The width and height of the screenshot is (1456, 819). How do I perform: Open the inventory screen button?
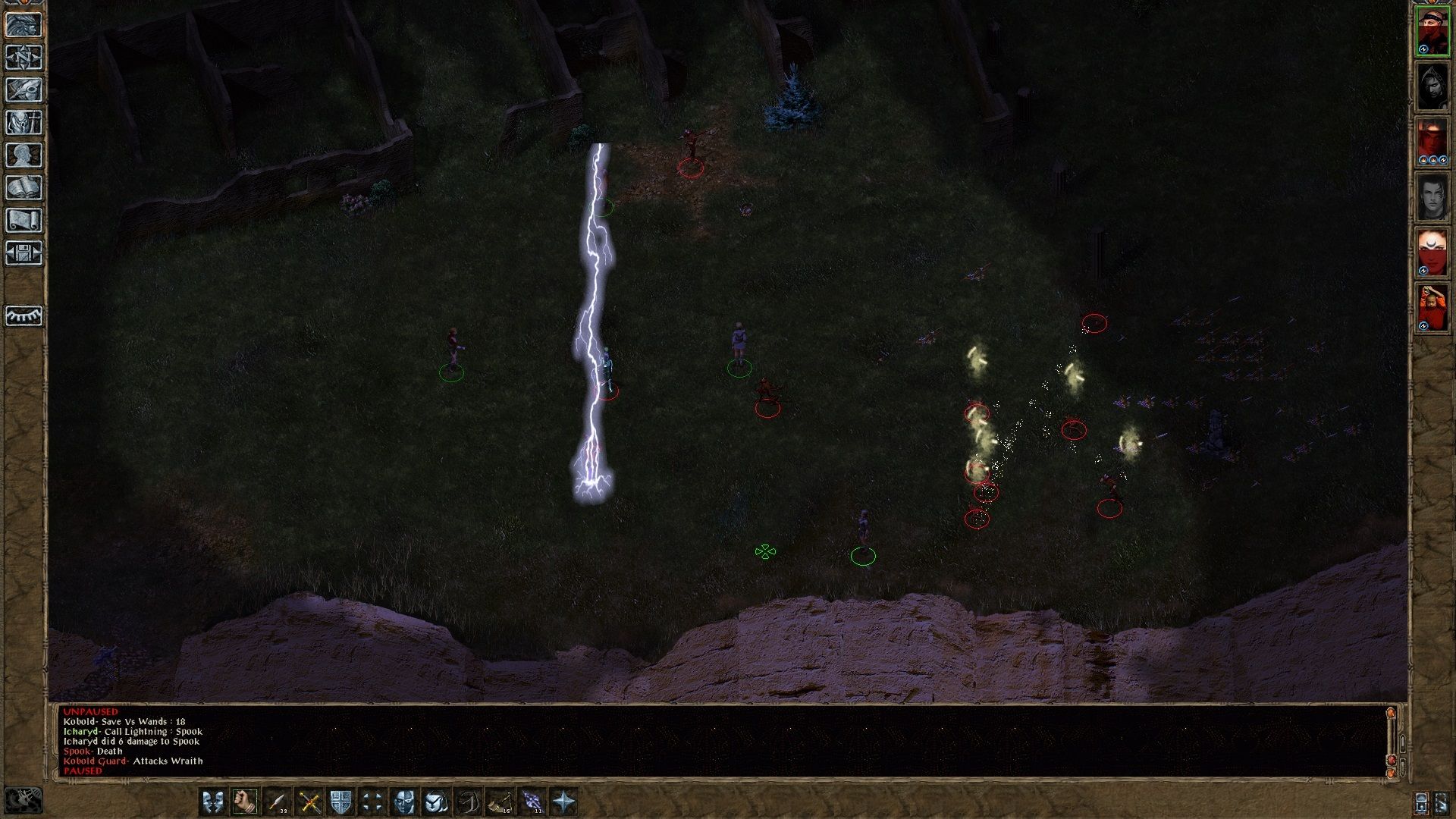(x=24, y=122)
